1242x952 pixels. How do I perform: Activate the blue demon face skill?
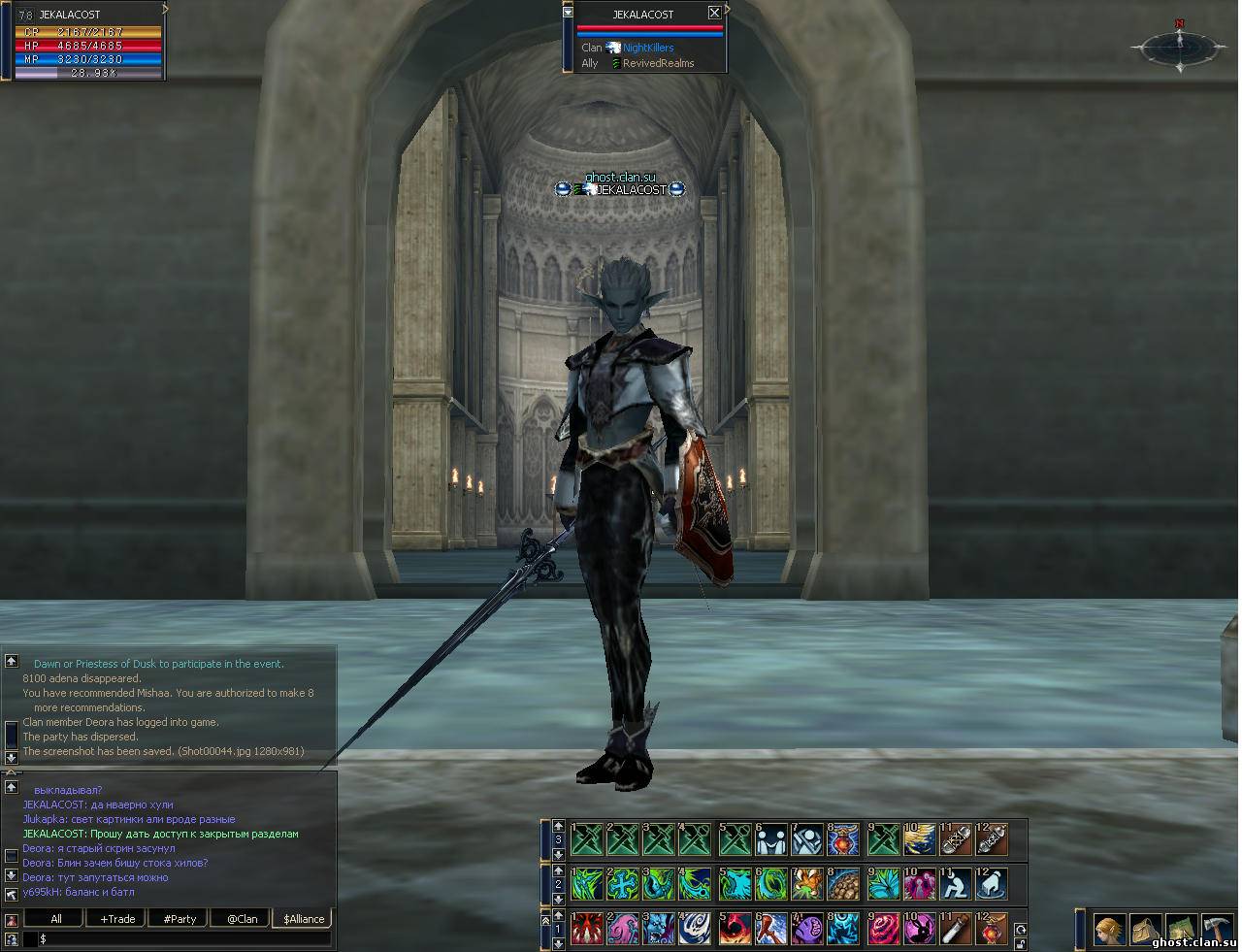coord(660,930)
